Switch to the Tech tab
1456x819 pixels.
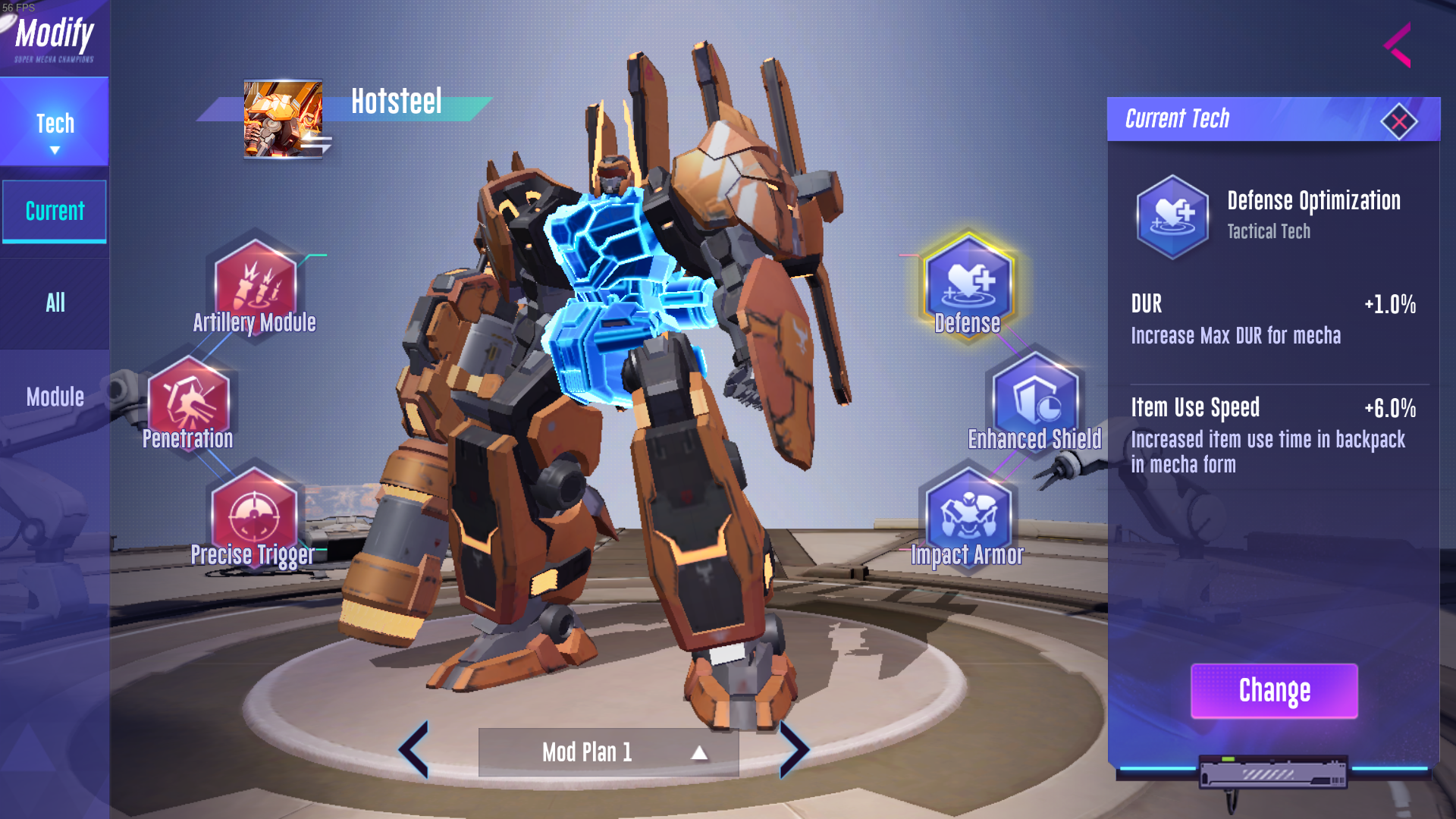55,124
